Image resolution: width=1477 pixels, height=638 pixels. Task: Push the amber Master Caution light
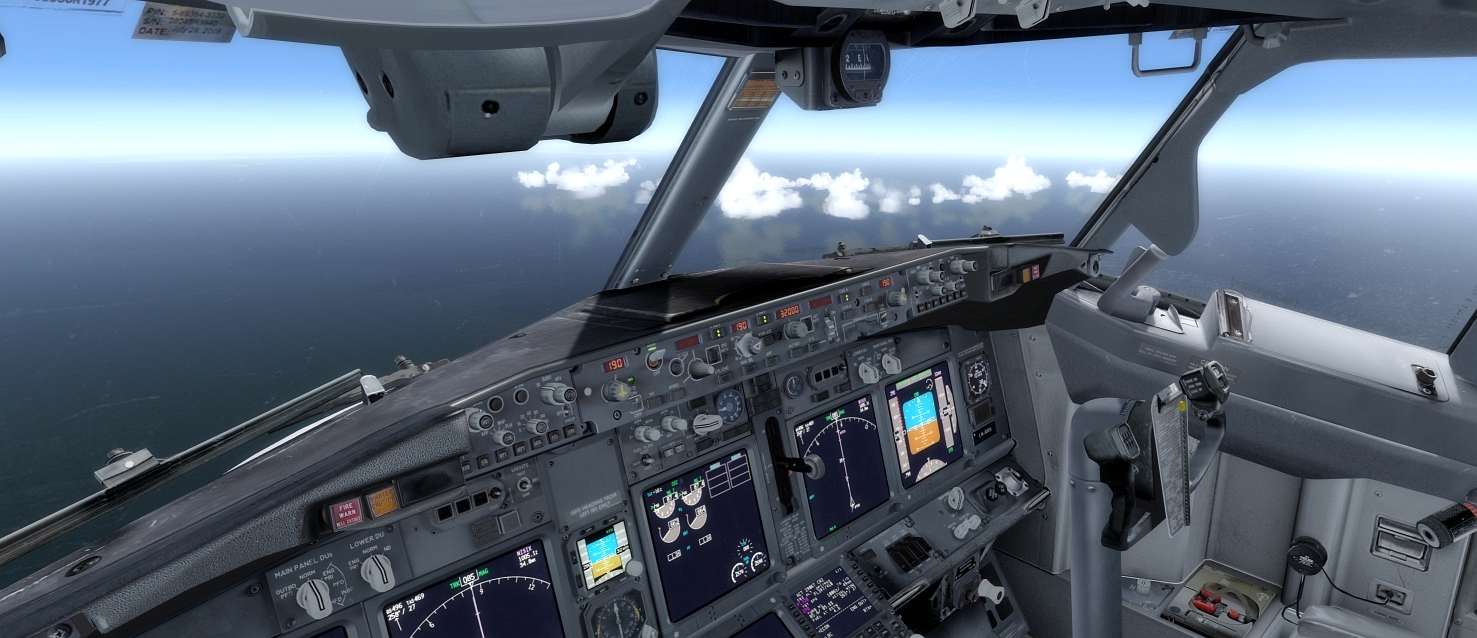point(381,501)
